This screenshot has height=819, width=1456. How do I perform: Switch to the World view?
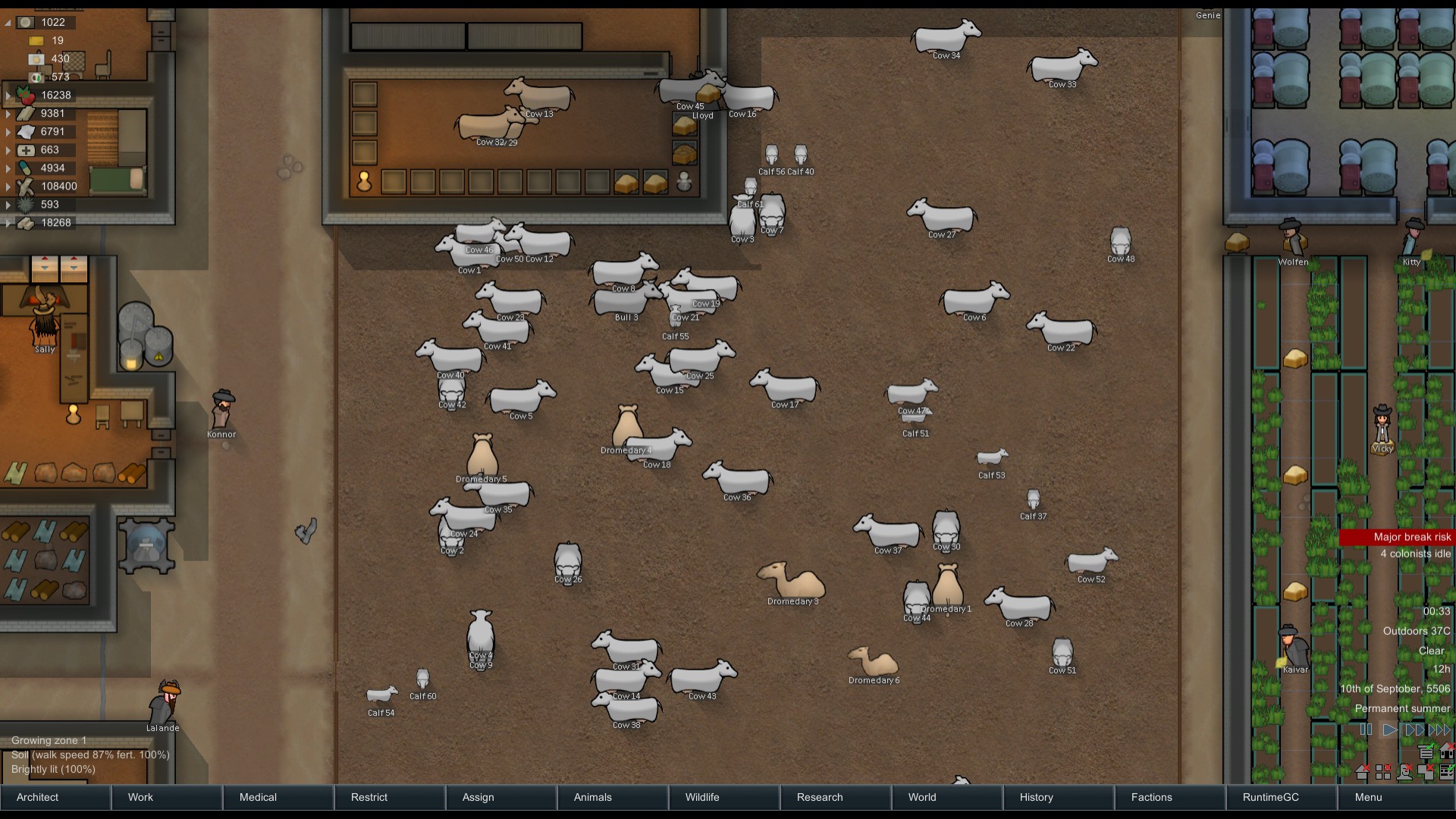click(x=947, y=797)
